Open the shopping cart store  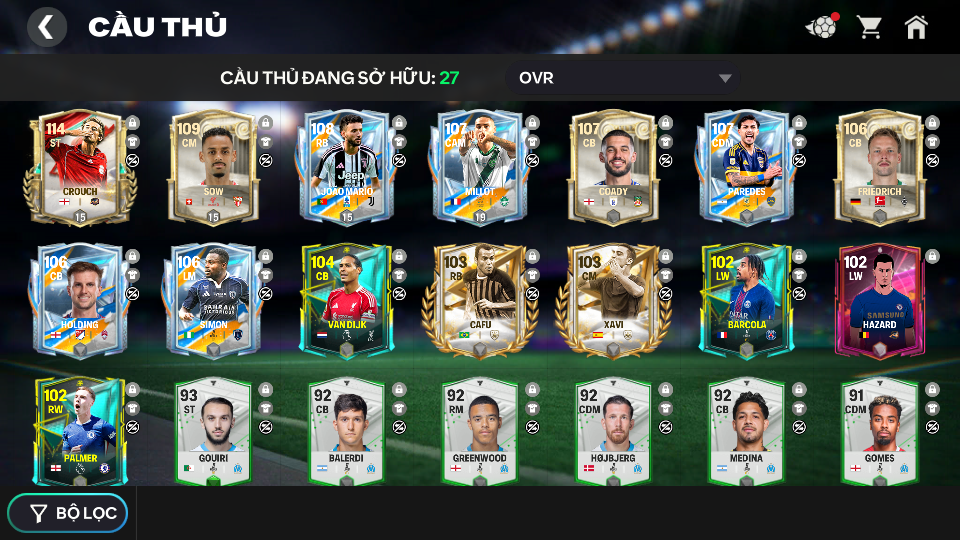pyautogui.click(x=870, y=27)
